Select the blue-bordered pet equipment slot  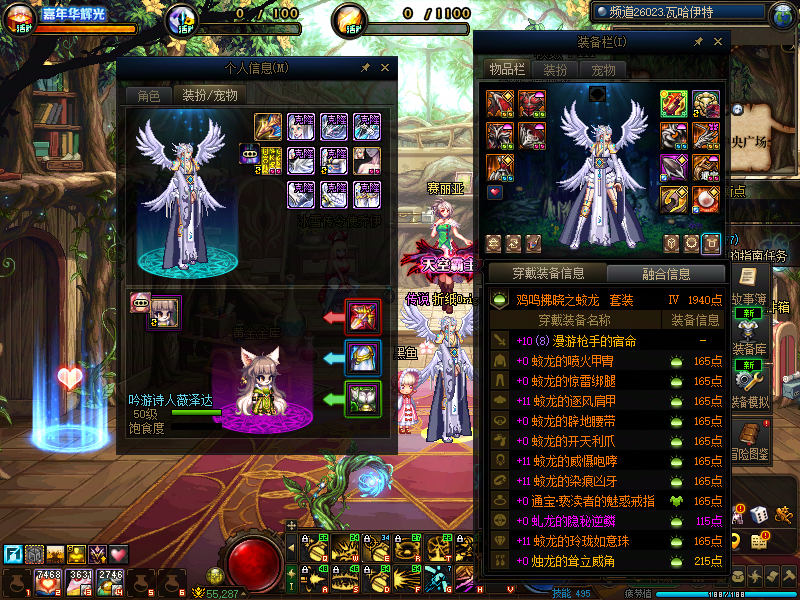click(362, 358)
